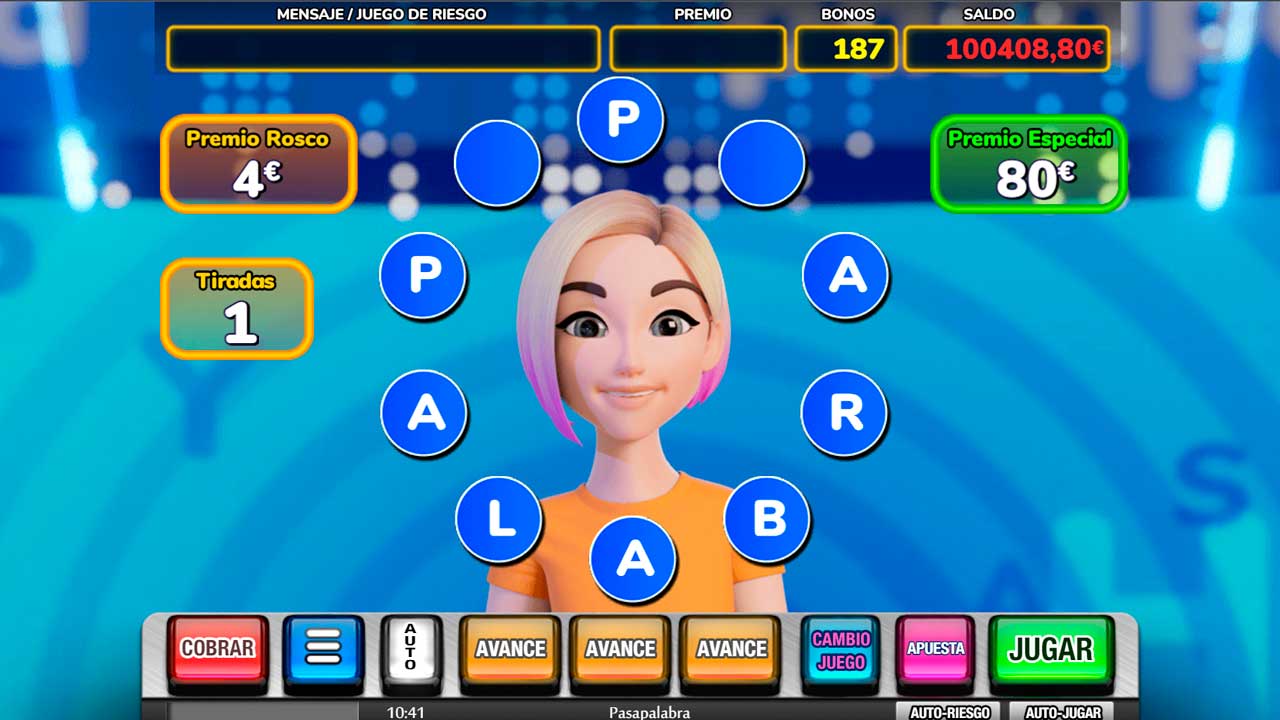Switch games with CAMBIO JUEGO

click(x=840, y=649)
